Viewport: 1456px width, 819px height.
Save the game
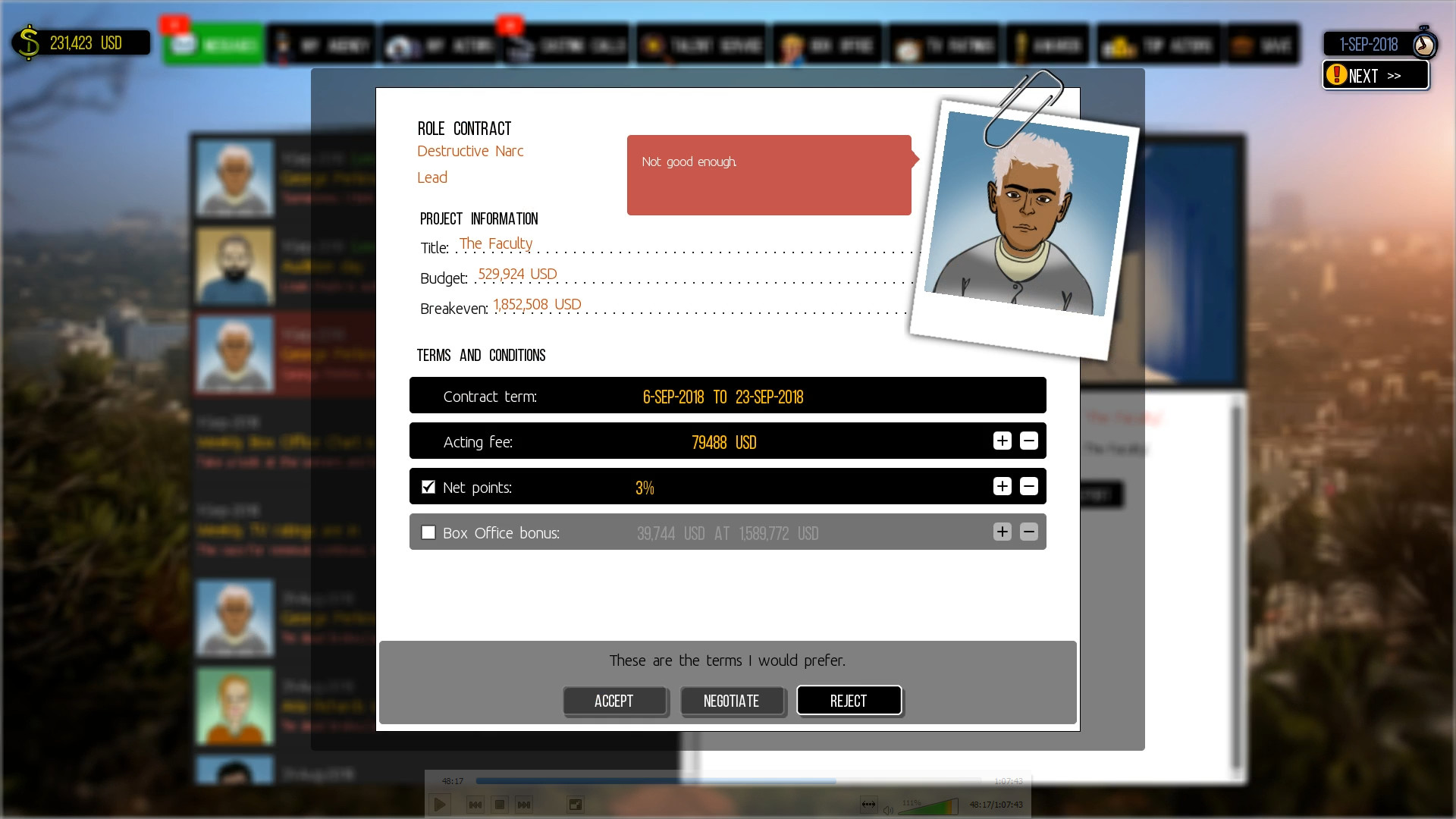tap(1263, 43)
